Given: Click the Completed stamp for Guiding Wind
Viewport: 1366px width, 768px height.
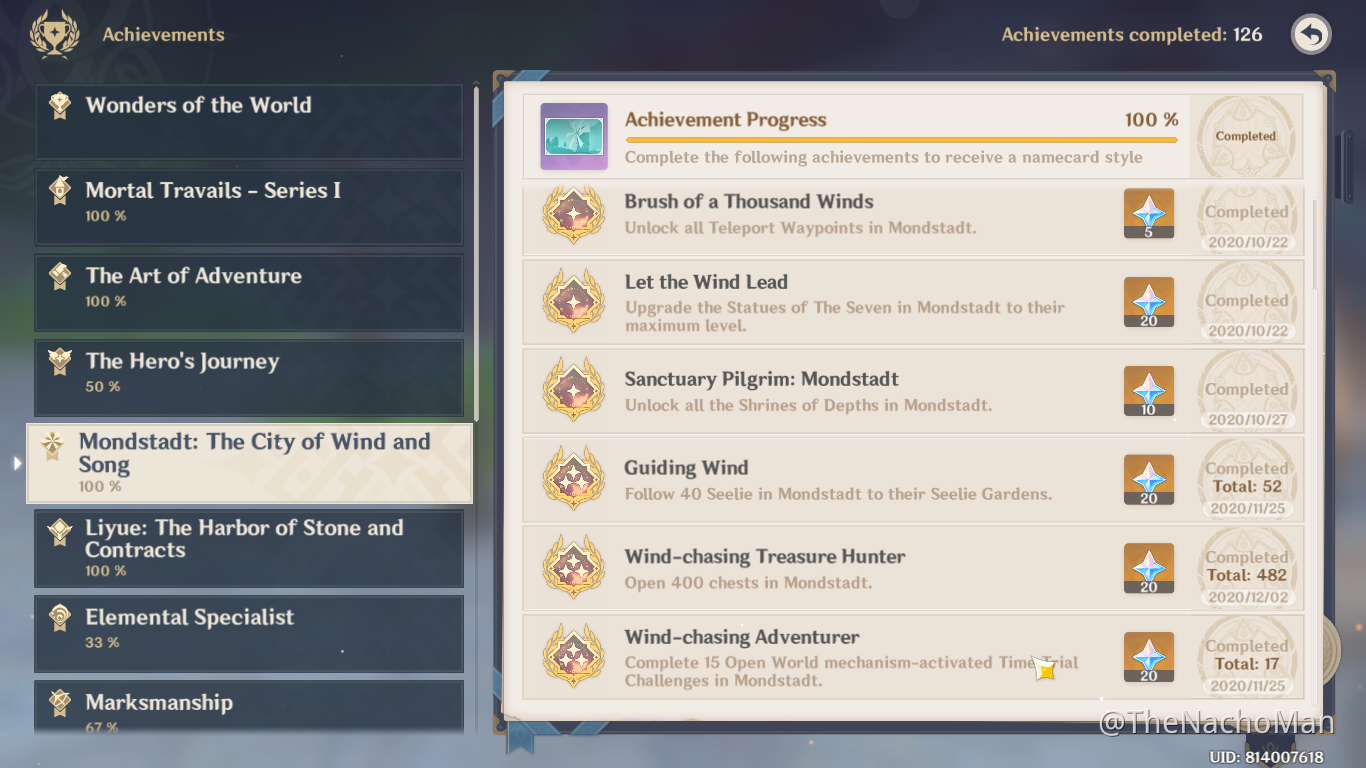Looking at the screenshot, I should [x=1246, y=468].
